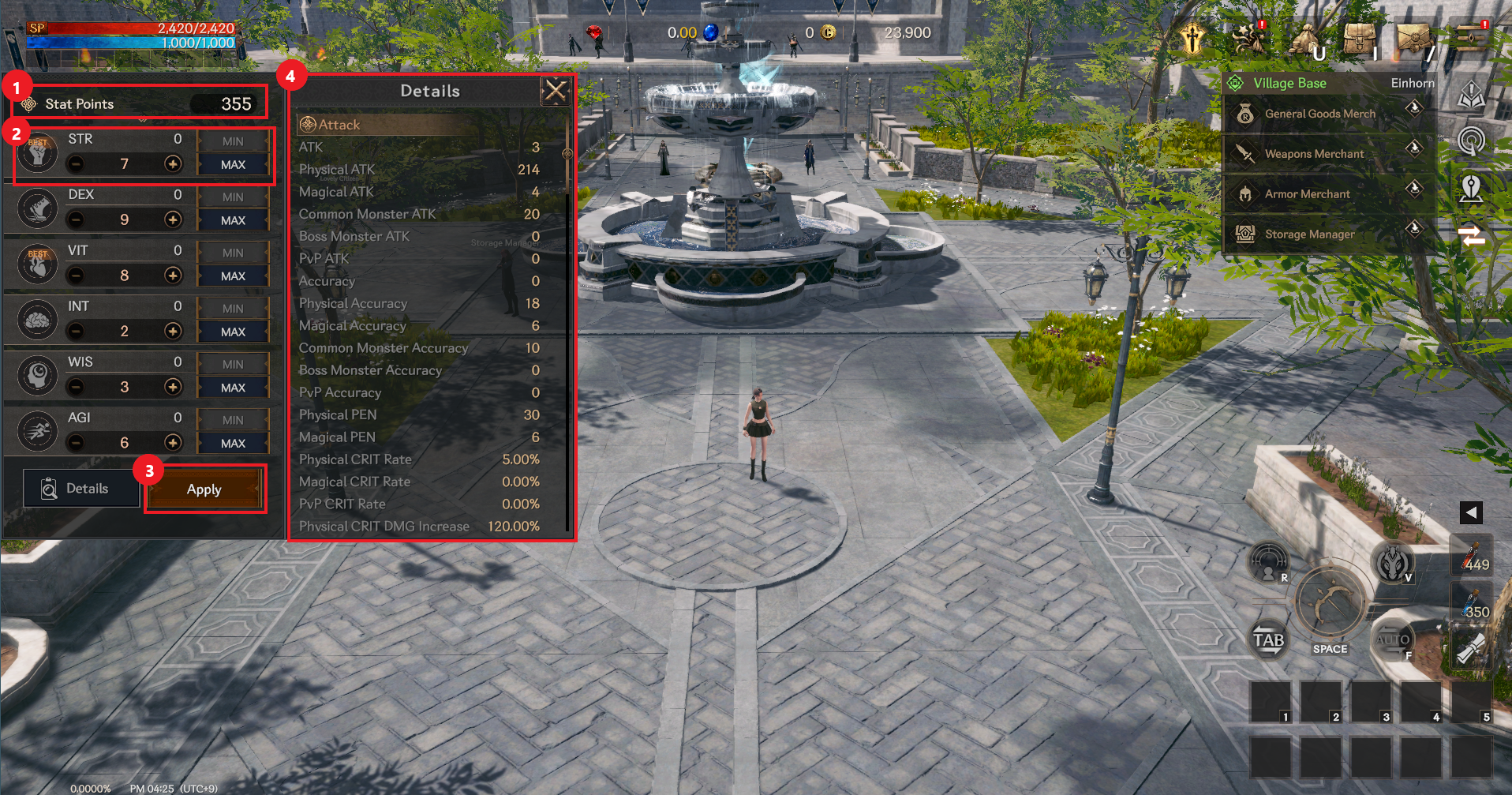This screenshot has width=1512, height=795.
Task: Add a point to INT
Action: pyautogui.click(x=173, y=331)
